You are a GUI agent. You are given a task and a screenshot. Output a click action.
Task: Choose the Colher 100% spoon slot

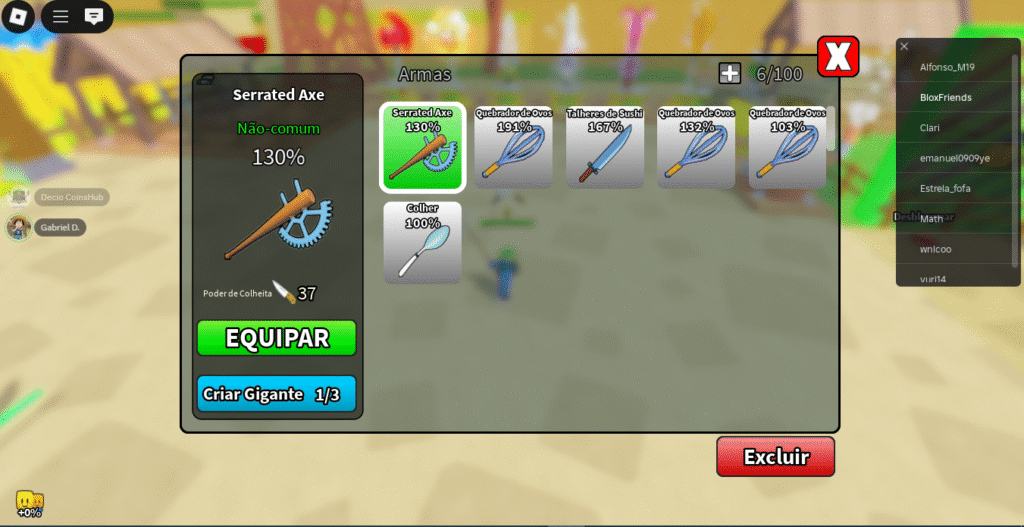click(422, 242)
